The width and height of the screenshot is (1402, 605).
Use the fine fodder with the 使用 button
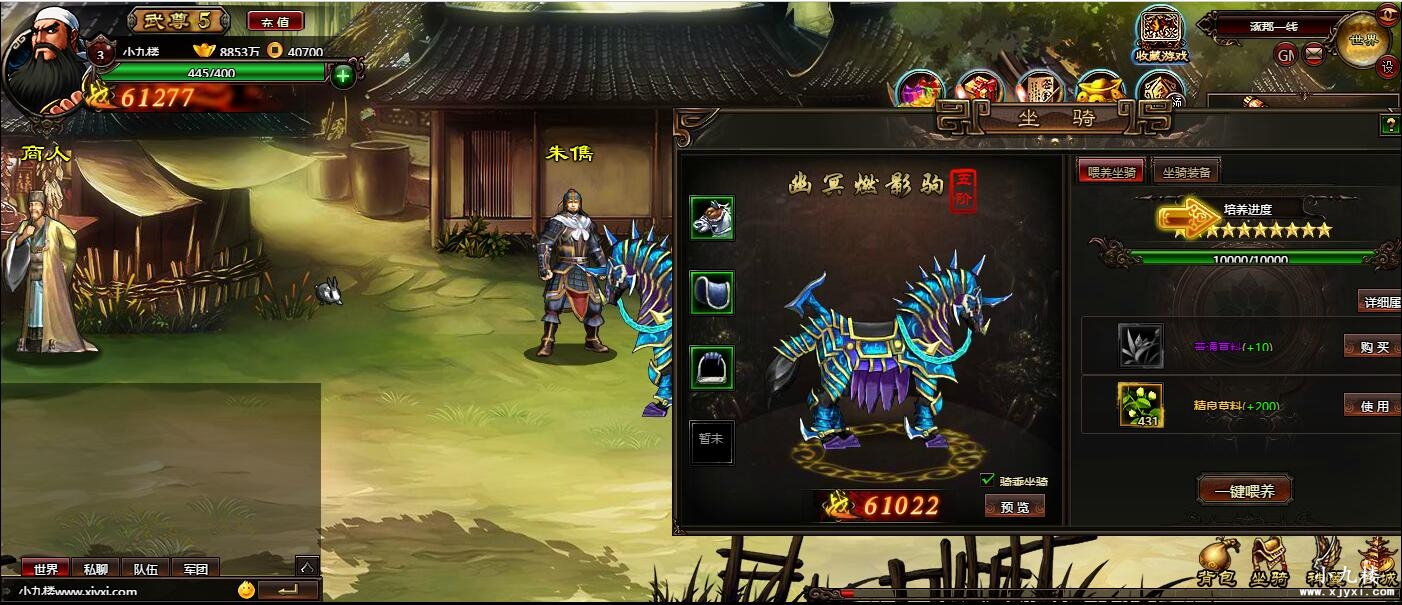tap(1372, 406)
